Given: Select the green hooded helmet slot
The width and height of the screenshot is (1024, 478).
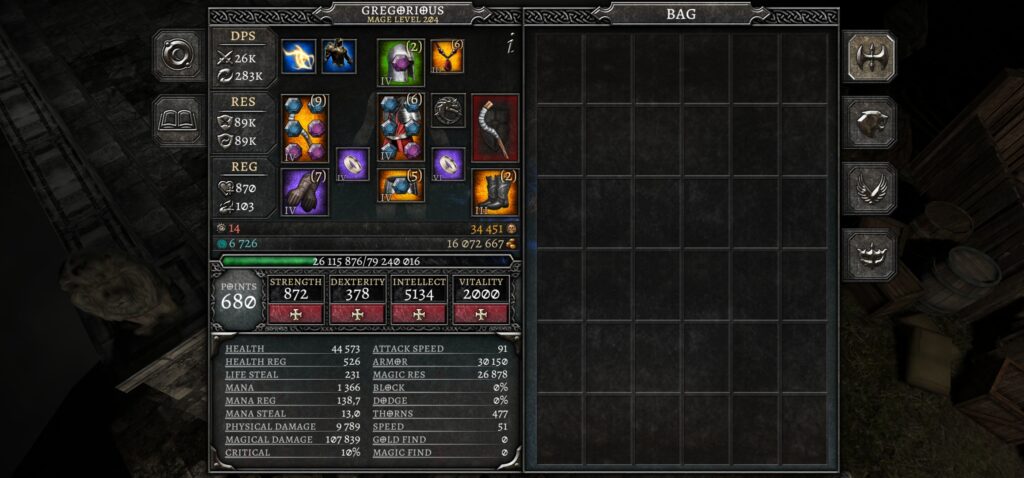Looking at the screenshot, I should click(x=400, y=62).
